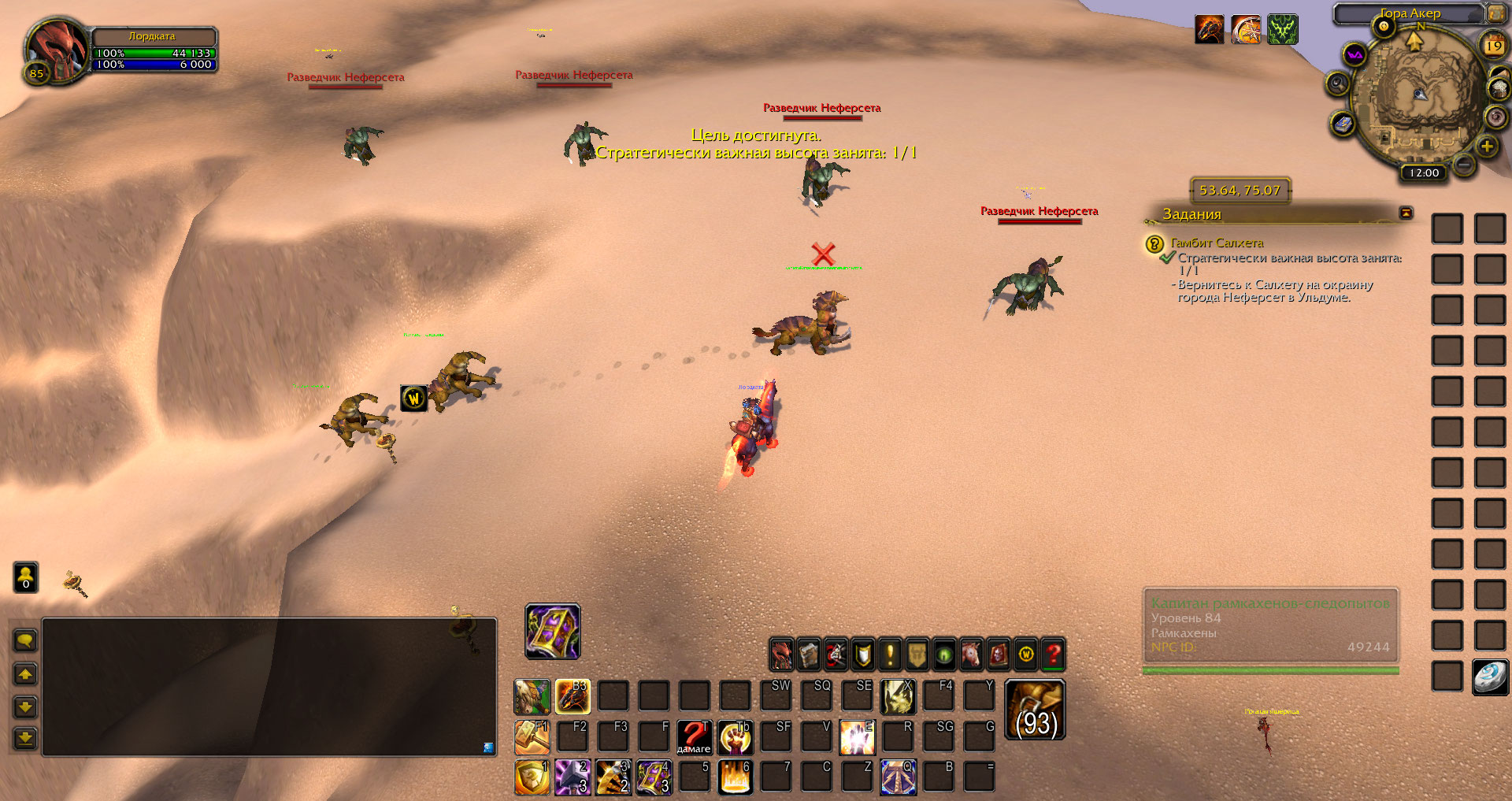Open the friends list button showing 0
1512x801 pixels.
[x=25, y=577]
